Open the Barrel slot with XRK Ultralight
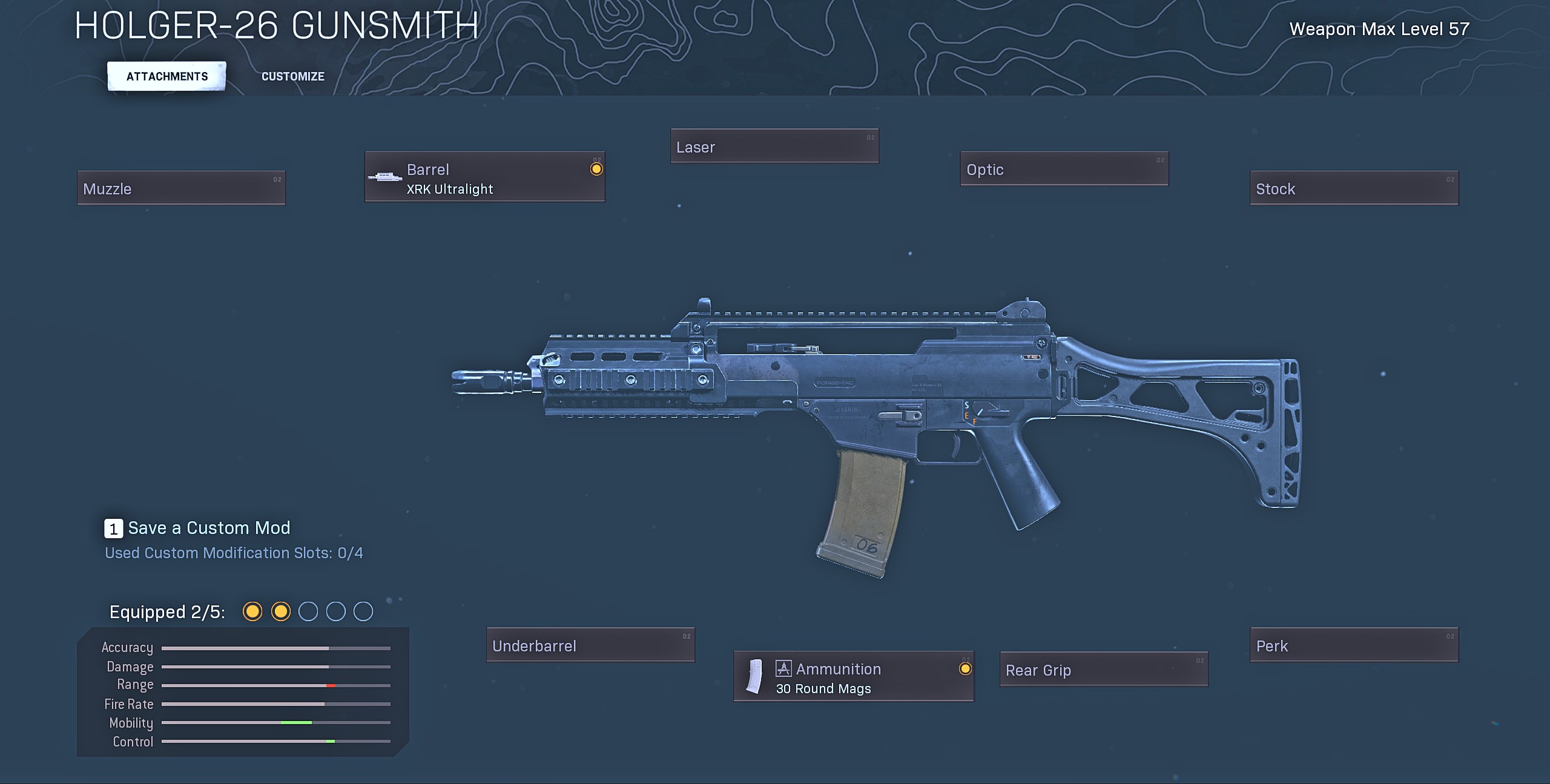Viewport: 1550px width, 784px height. 484,177
